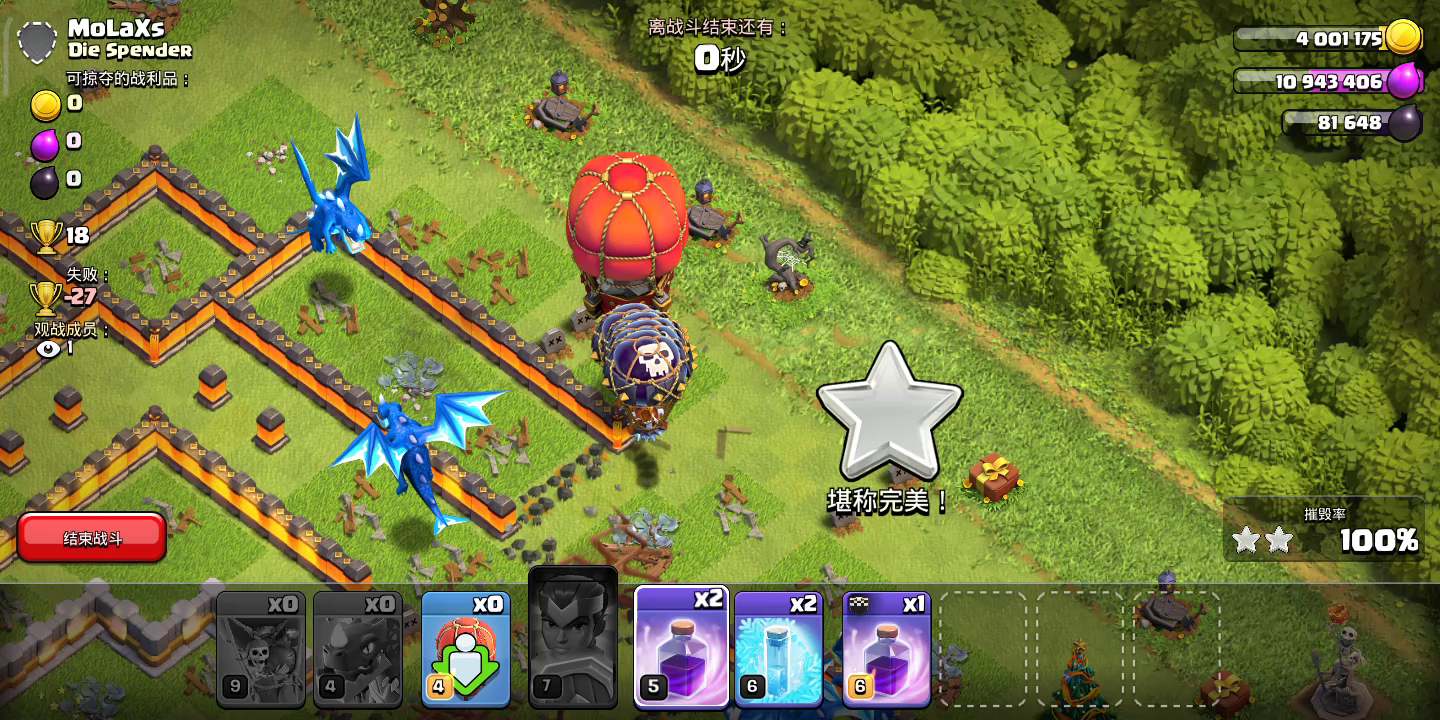Viewport: 1440px width, 720px height.
Task: Select the greyed-out electro dragon troop card
Action: pyautogui.click(x=358, y=649)
